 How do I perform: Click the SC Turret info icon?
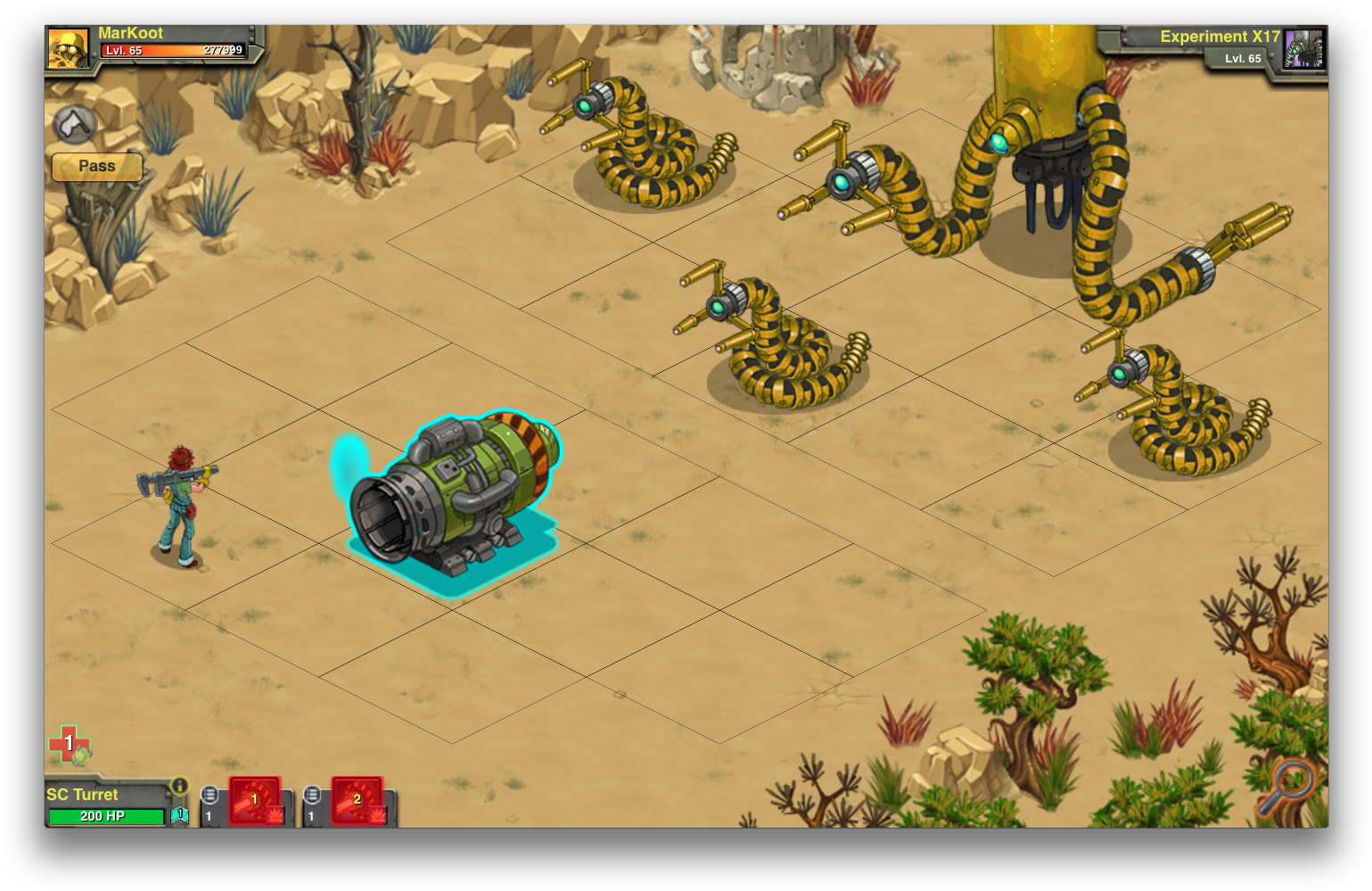point(179,785)
